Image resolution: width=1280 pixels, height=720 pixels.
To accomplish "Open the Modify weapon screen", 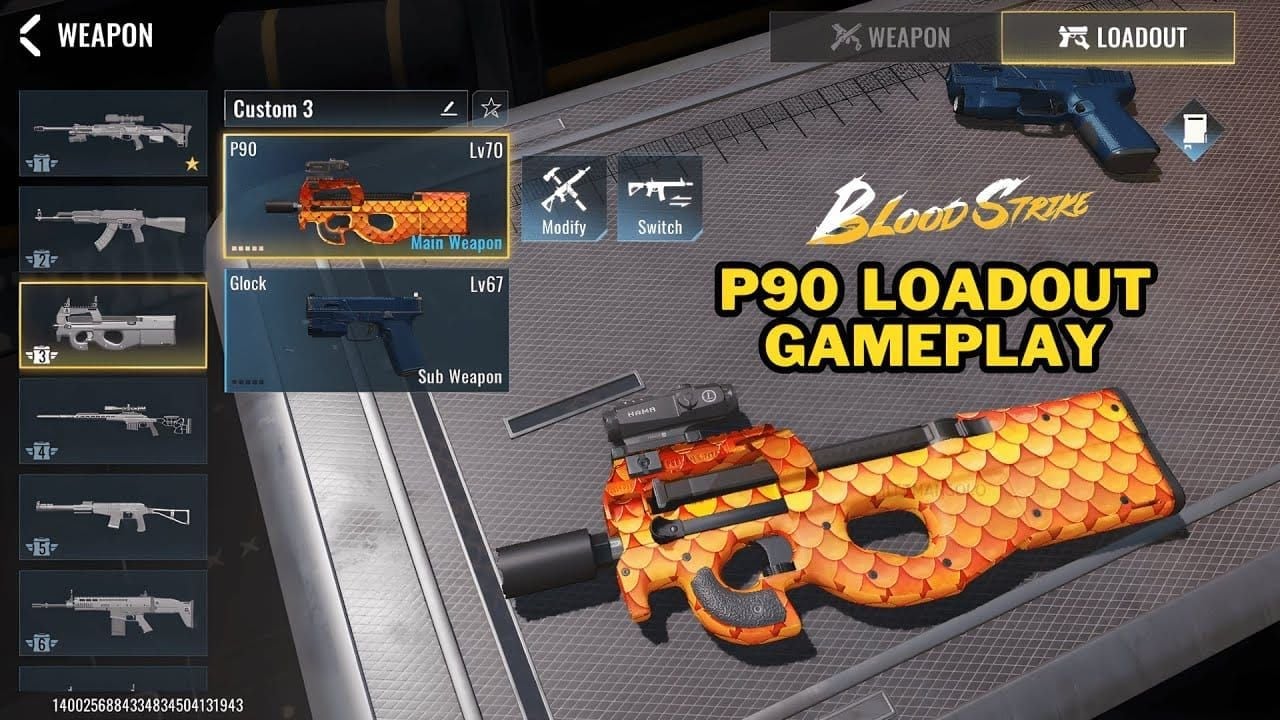I will 563,198.
